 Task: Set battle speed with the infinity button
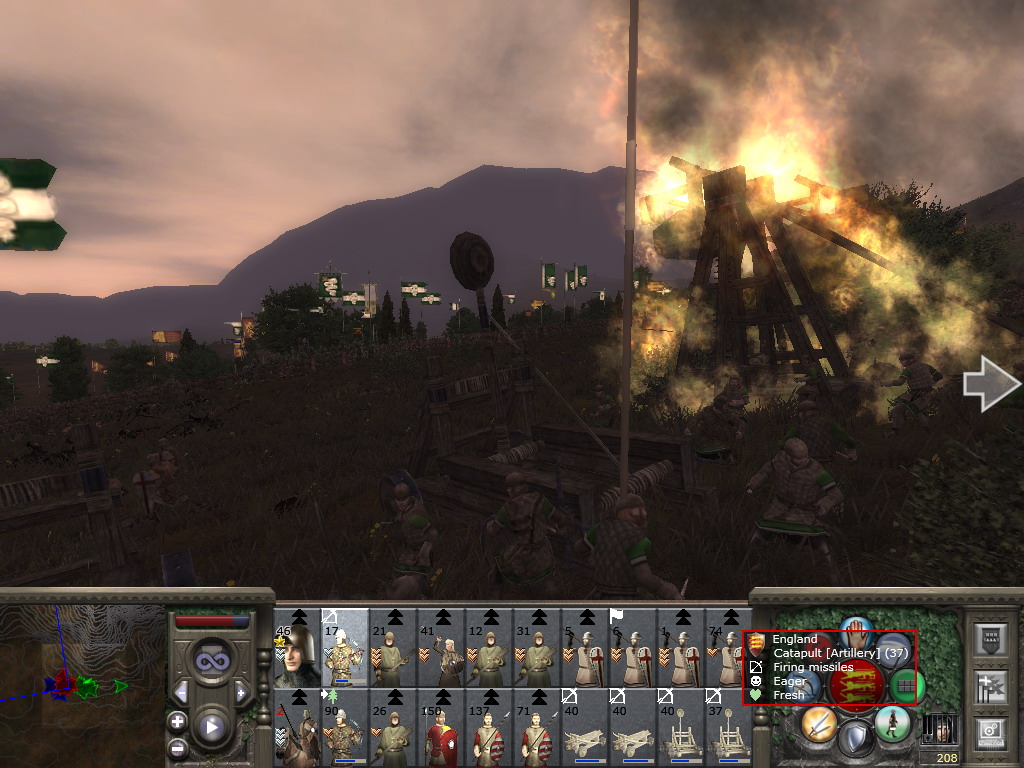pos(211,660)
